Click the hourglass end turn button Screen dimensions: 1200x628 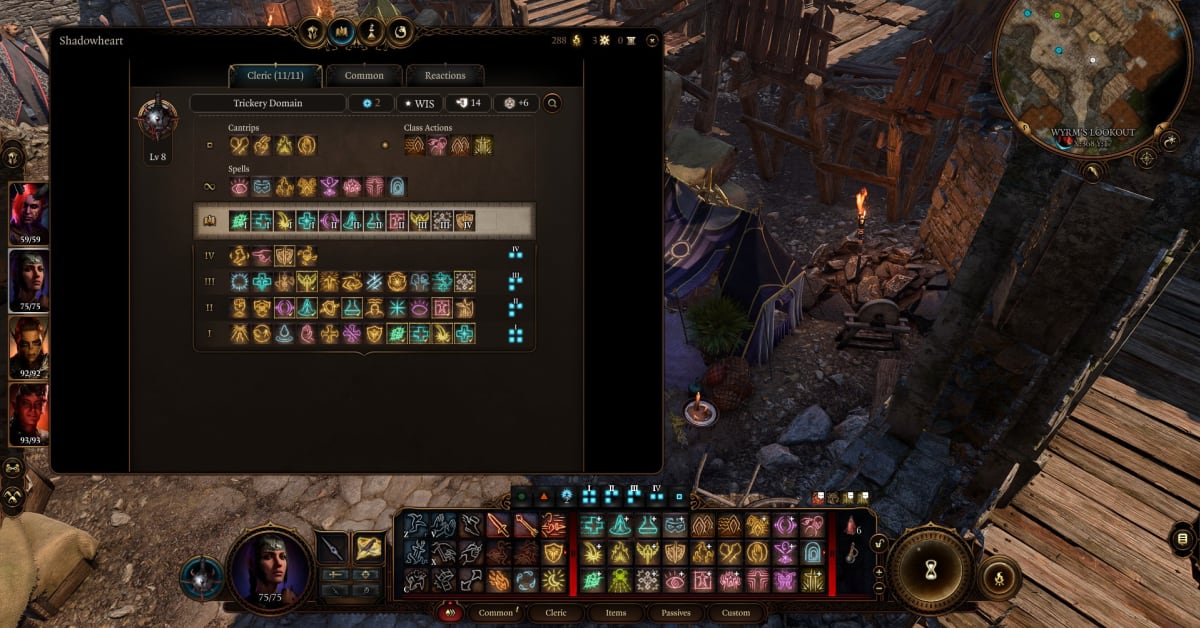pos(930,567)
